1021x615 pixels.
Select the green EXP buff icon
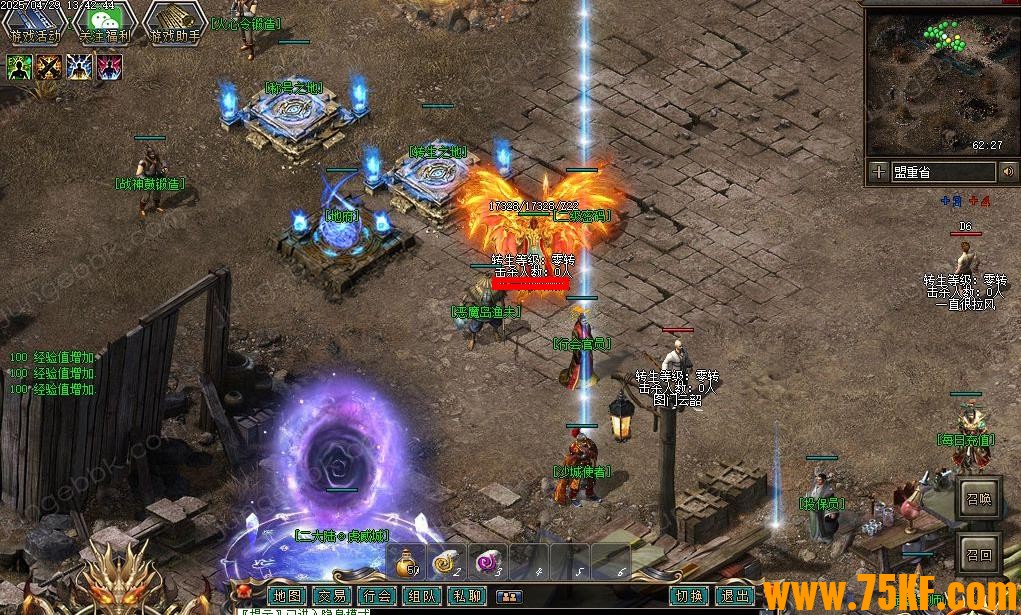[20, 67]
